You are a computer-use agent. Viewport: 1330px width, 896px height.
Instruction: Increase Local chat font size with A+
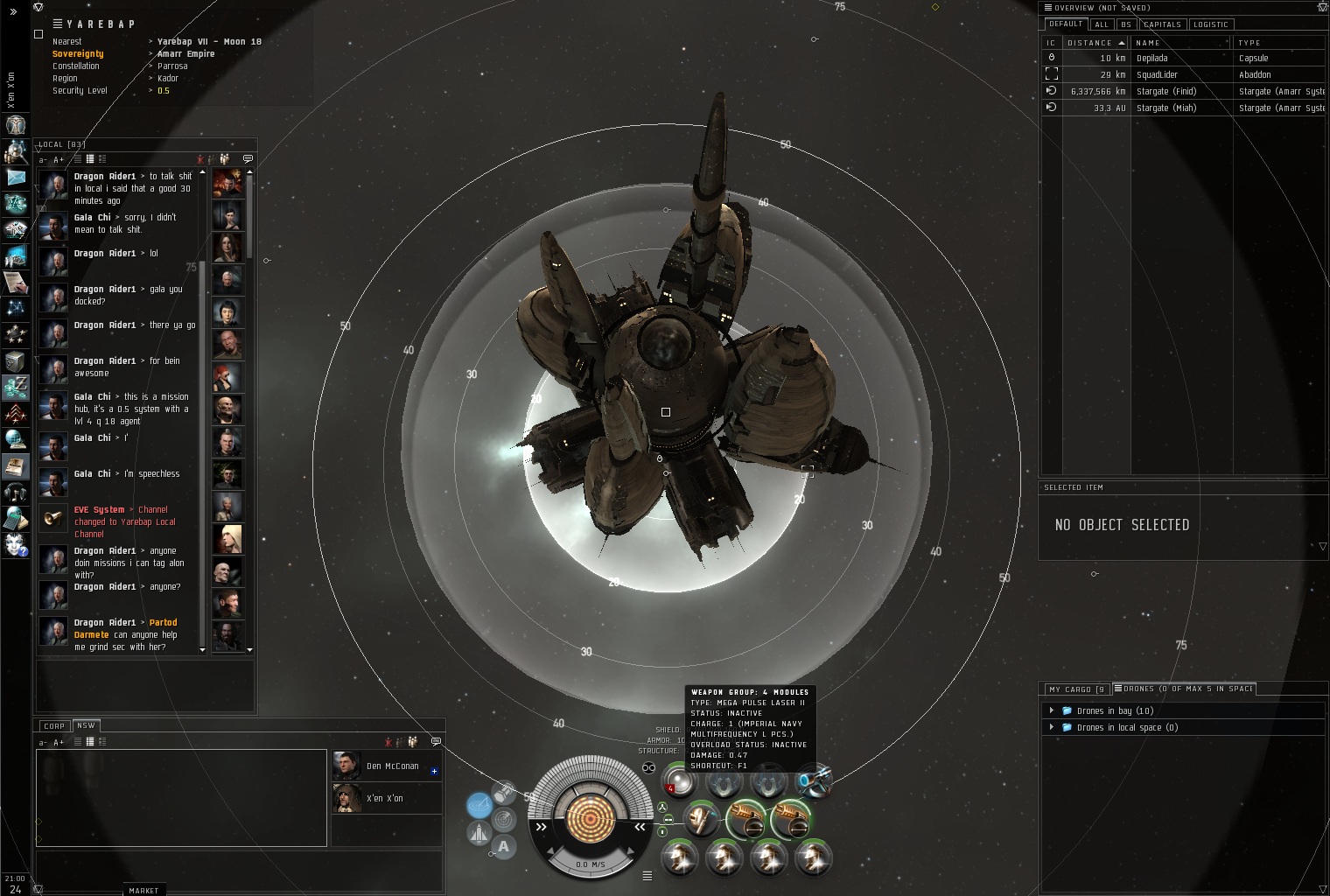[x=59, y=159]
